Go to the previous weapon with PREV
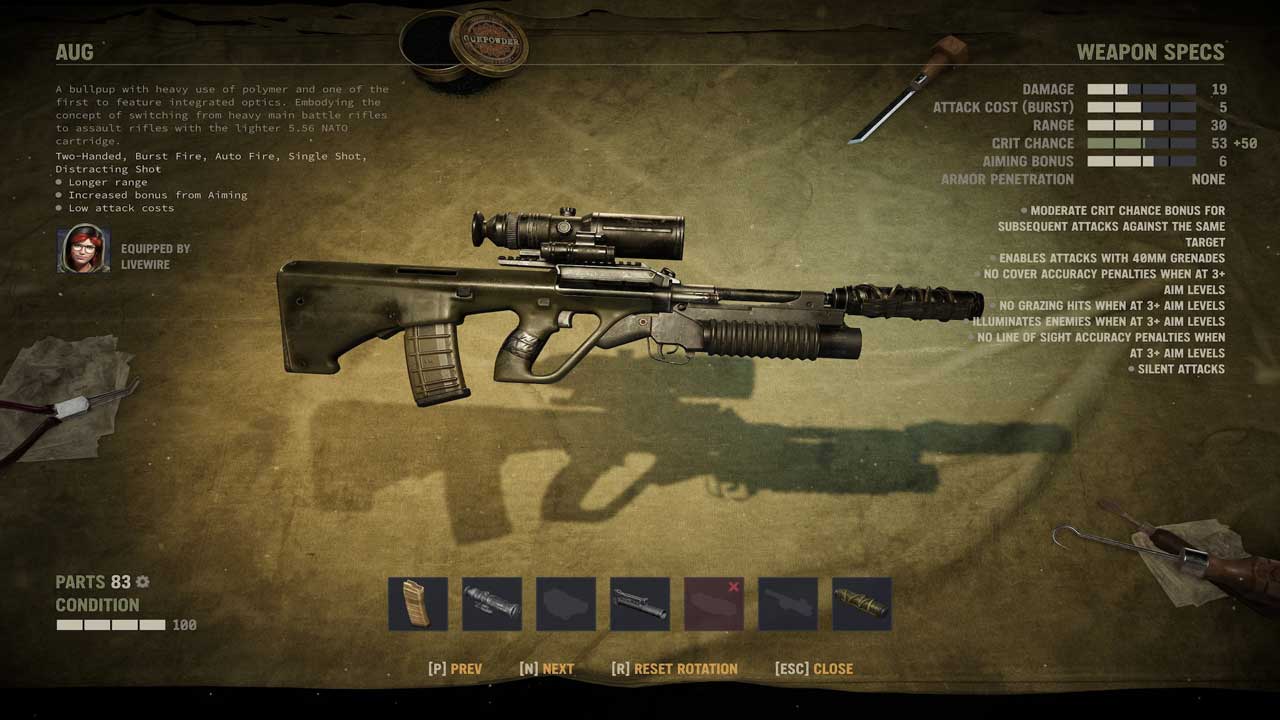This screenshot has width=1280, height=720. coord(455,669)
